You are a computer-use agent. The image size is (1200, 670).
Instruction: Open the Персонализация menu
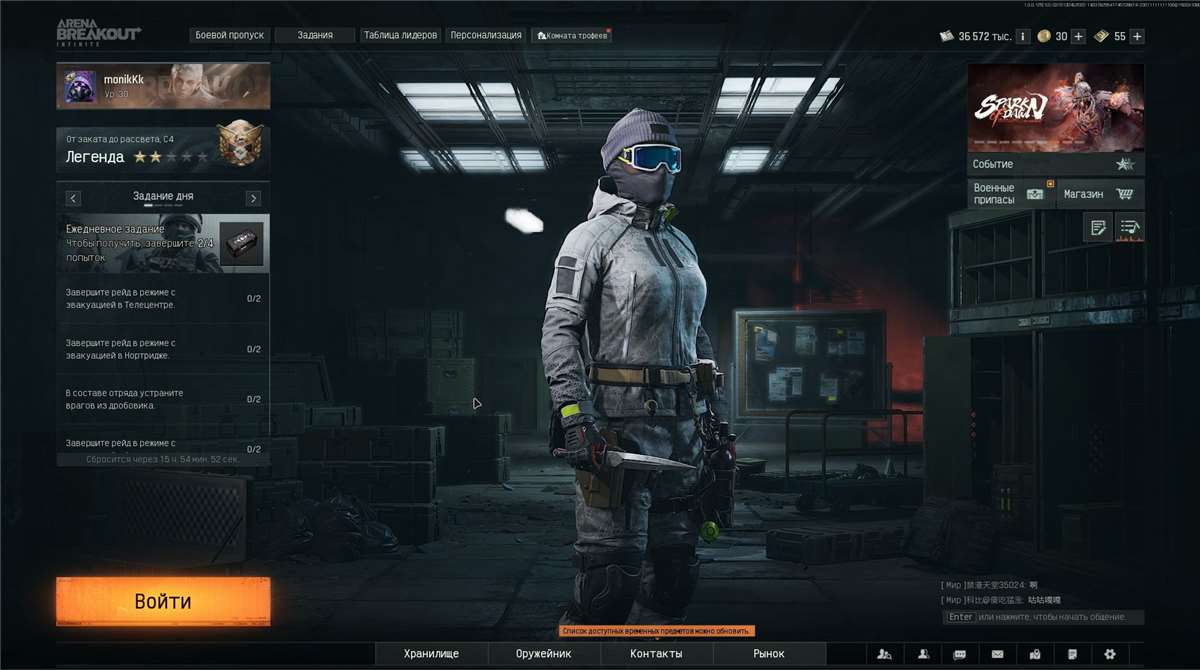point(486,35)
